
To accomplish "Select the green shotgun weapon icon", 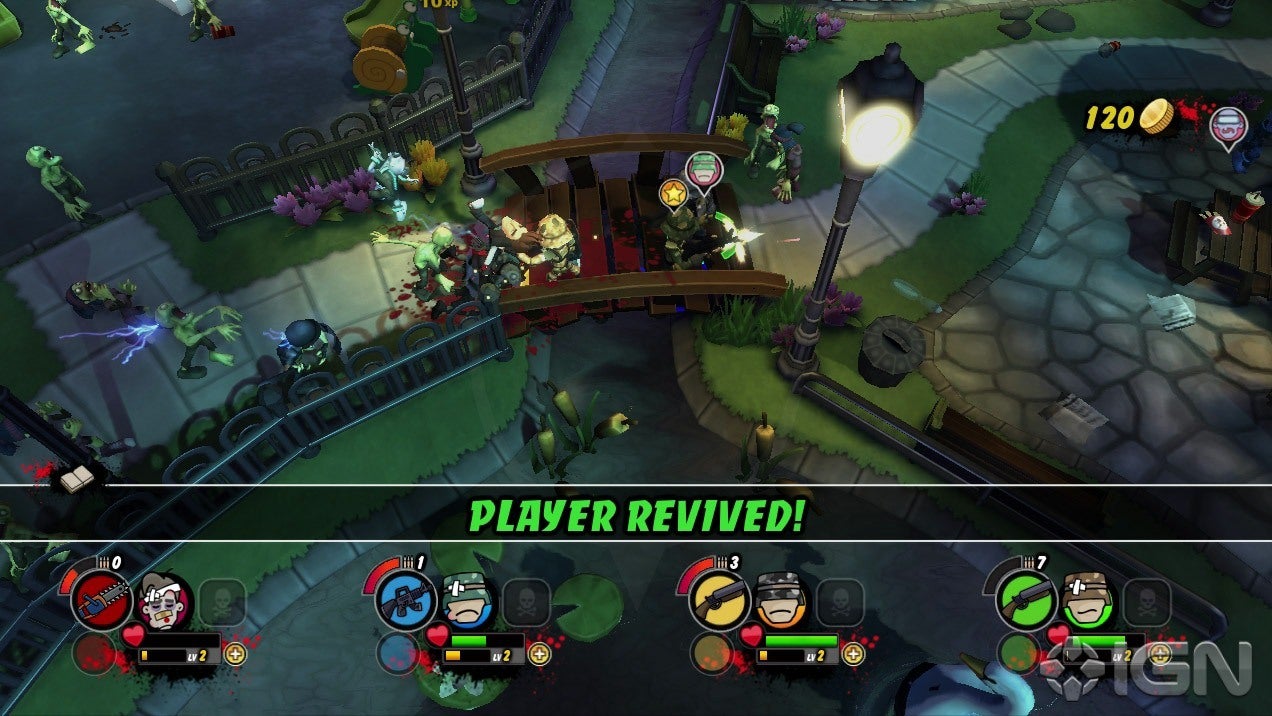I will pyautogui.click(x=1027, y=601).
